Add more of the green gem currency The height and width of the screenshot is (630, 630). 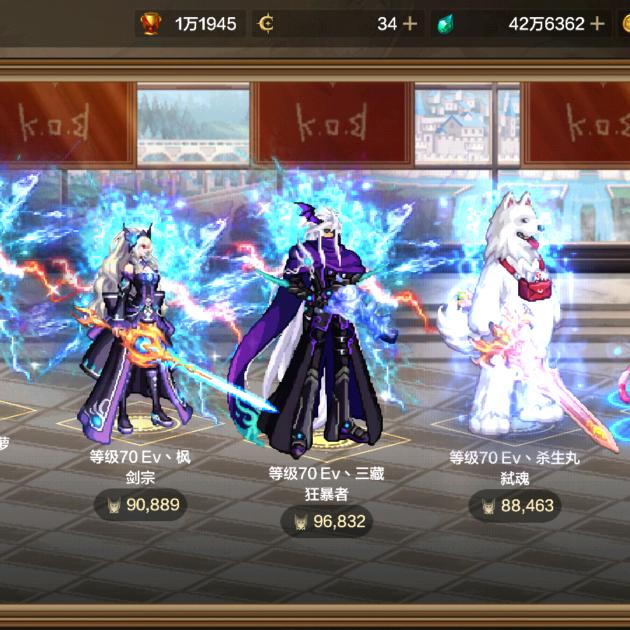pos(597,24)
